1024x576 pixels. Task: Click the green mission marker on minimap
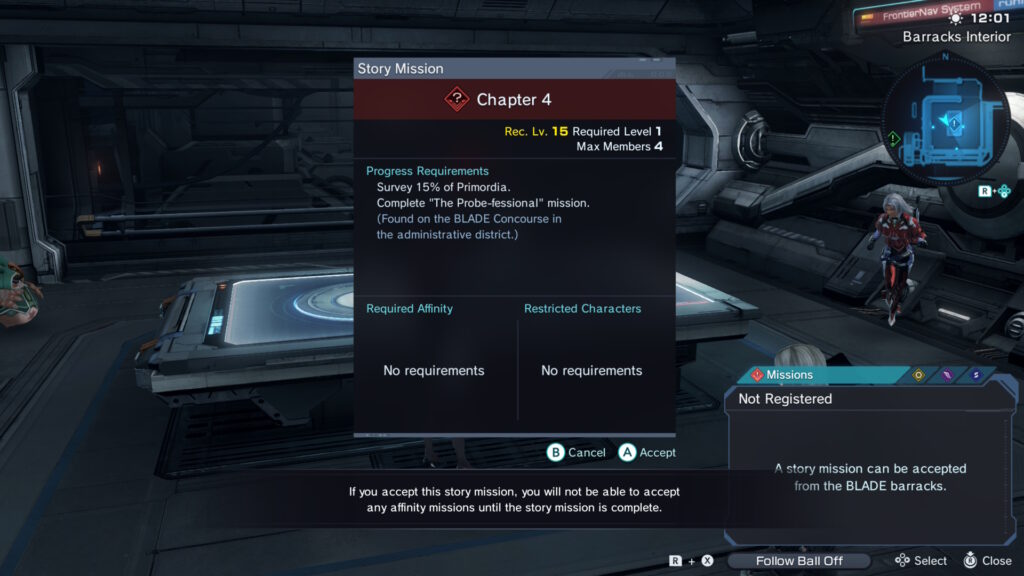click(893, 138)
